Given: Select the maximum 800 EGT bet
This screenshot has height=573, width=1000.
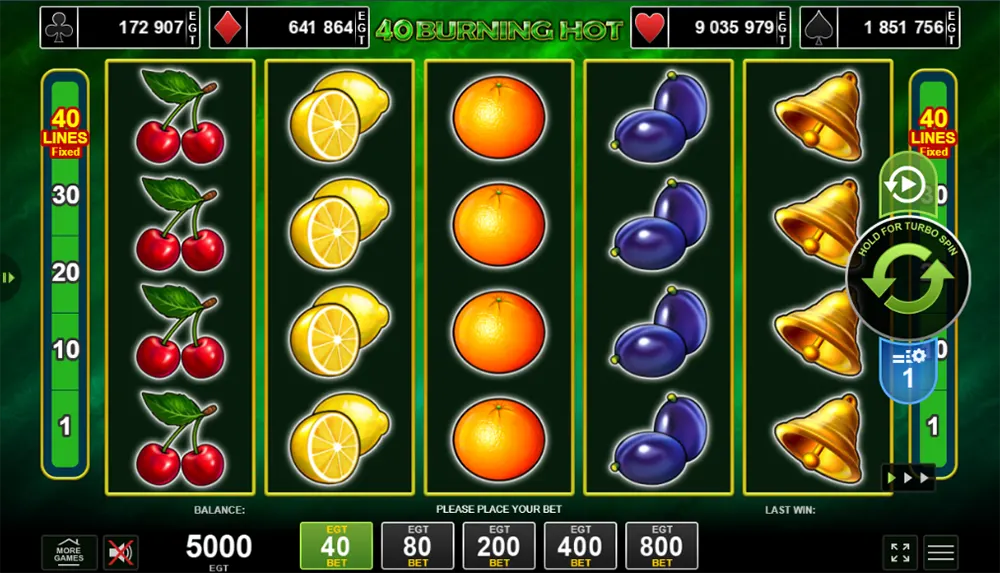Looking at the screenshot, I should (x=662, y=546).
